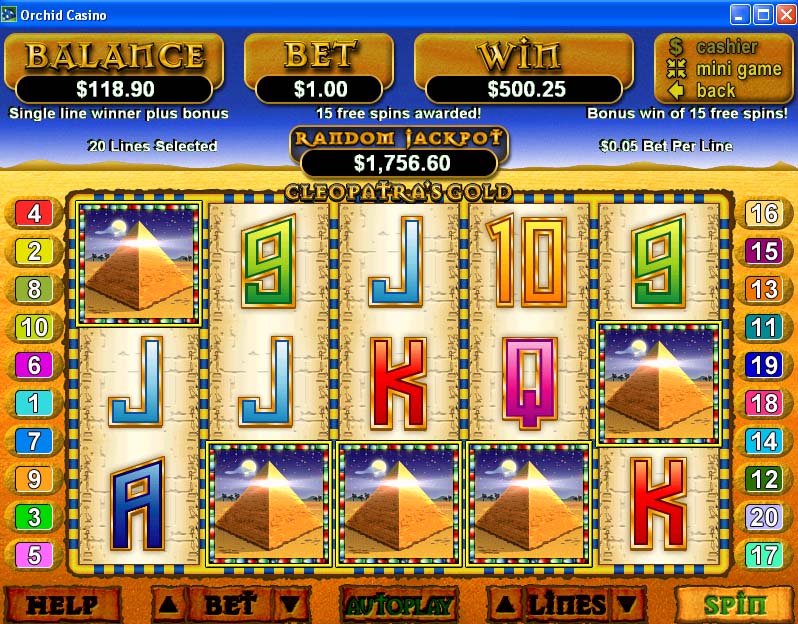Start Autoplay mode

pos(399,604)
